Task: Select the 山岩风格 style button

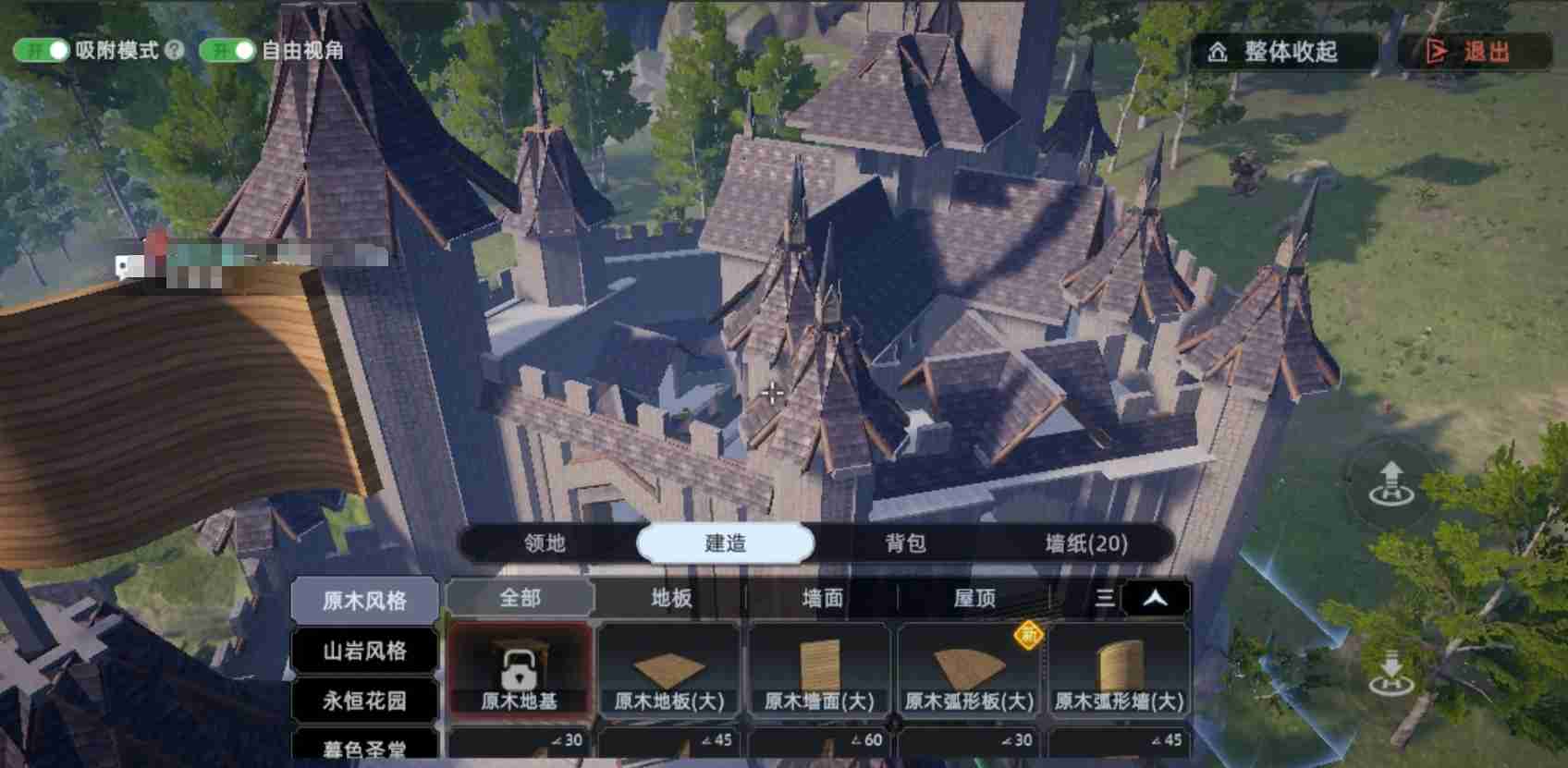Action: click(366, 652)
